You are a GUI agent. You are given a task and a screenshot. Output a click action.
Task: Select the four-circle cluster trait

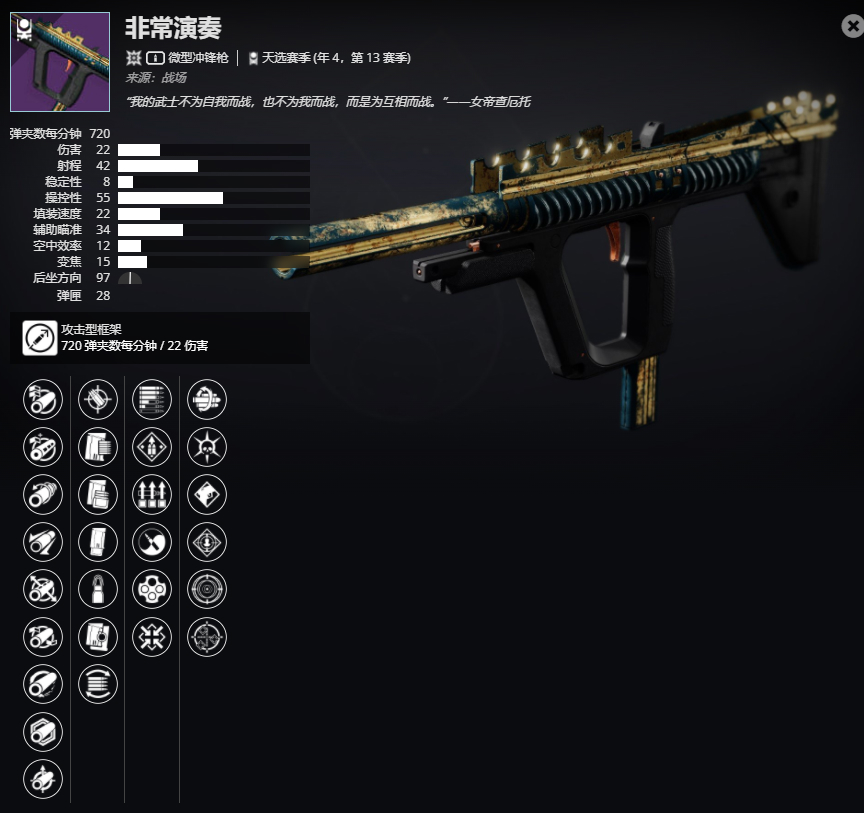click(152, 589)
